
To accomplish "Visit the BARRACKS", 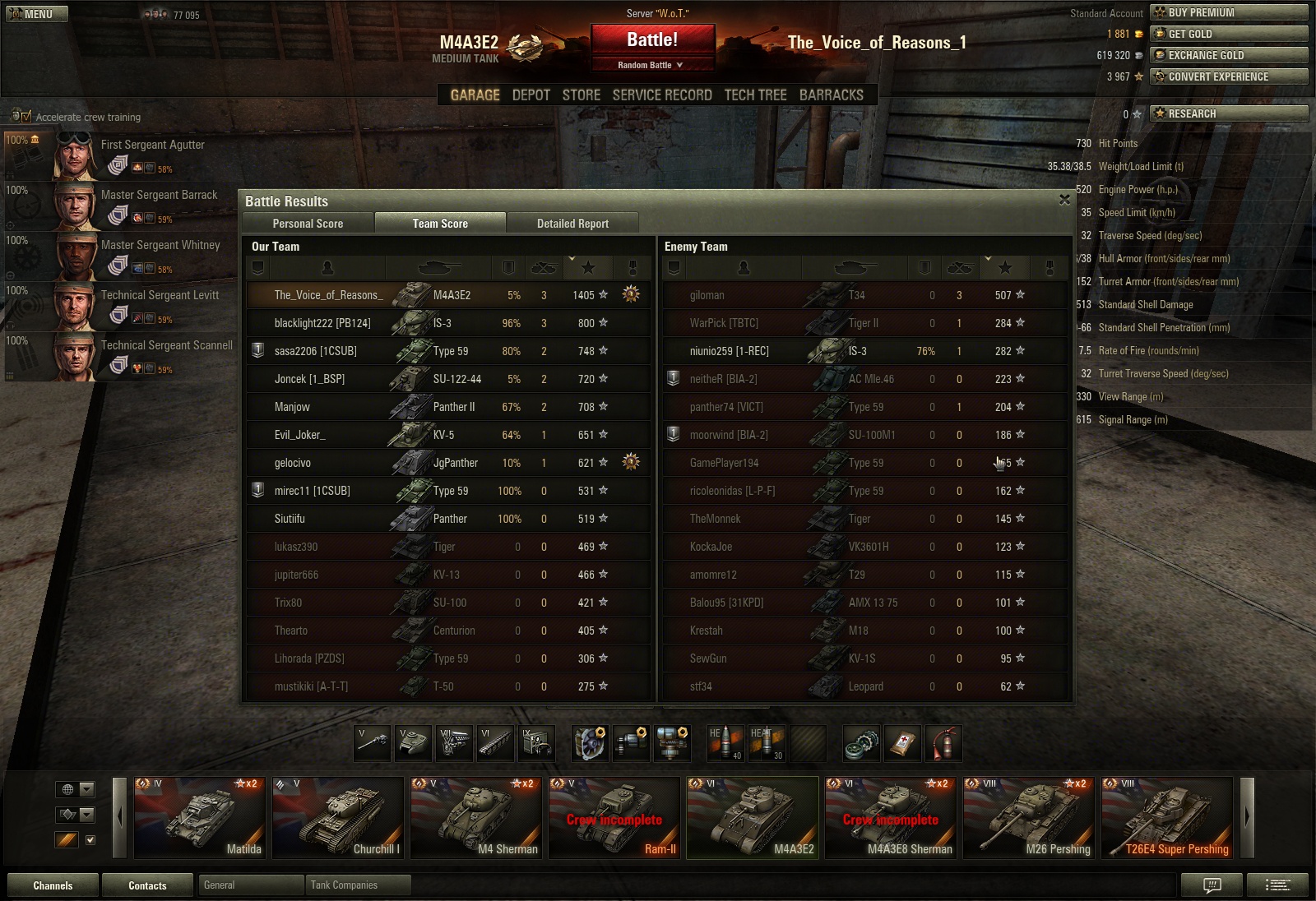I will pyautogui.click(x=831, y=95).
